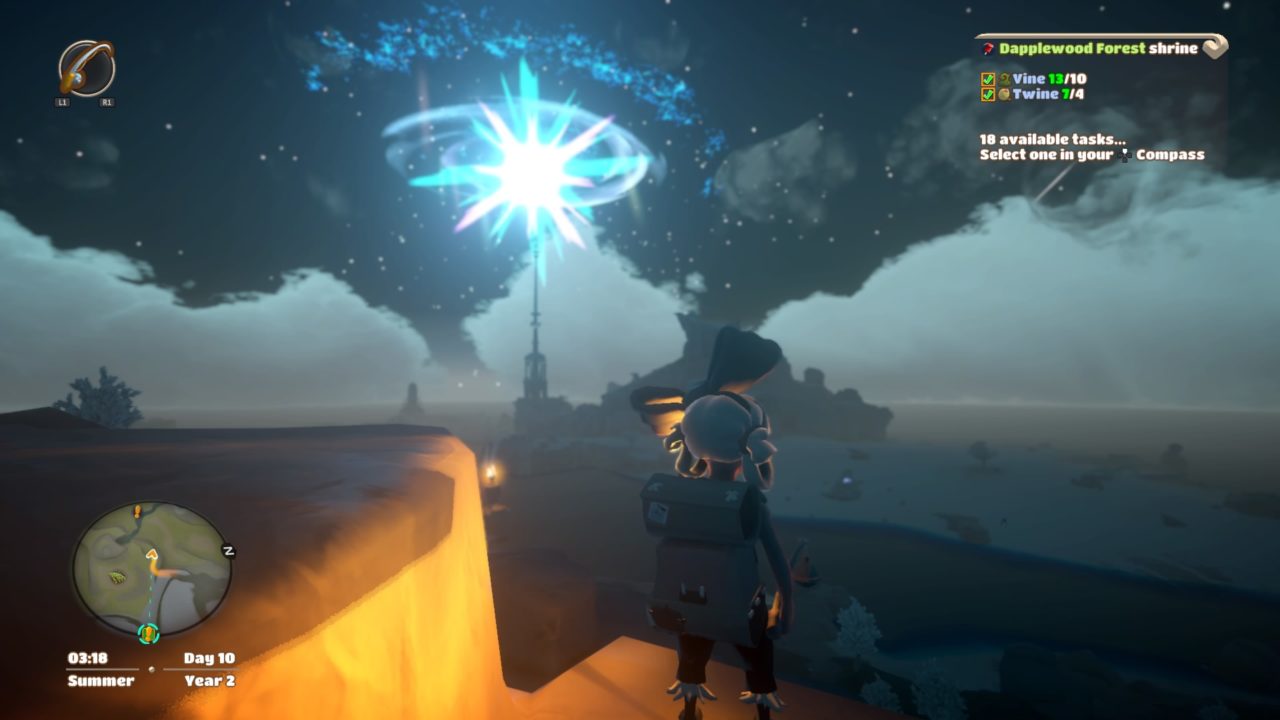The width and height of the screenshot is (1280, 720).
Task: Open the Dapplewood Forest shrine quest tracker
Action: (x=1098, y=48)
